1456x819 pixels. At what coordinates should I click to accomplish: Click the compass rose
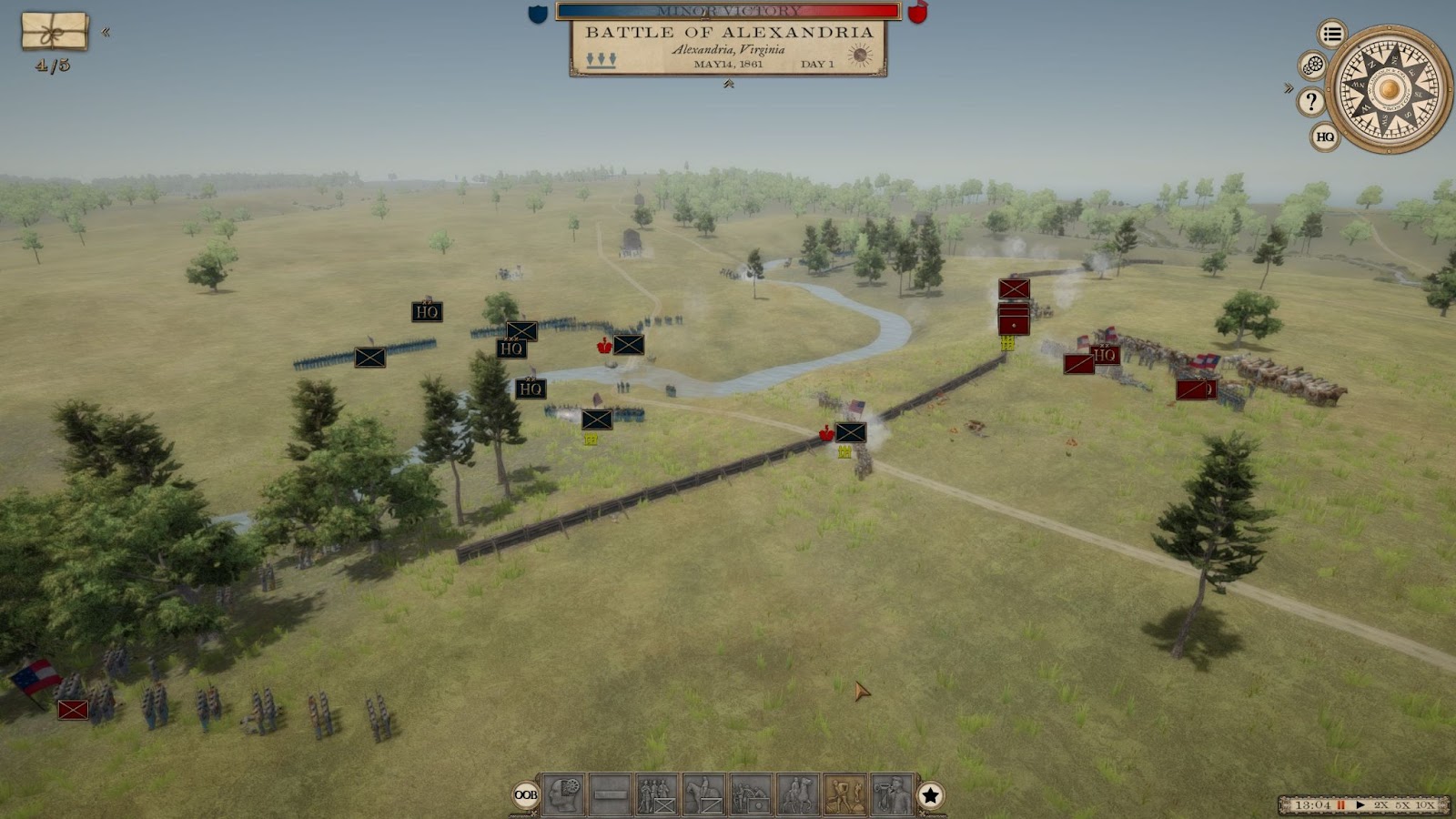tap(1389, 89)
